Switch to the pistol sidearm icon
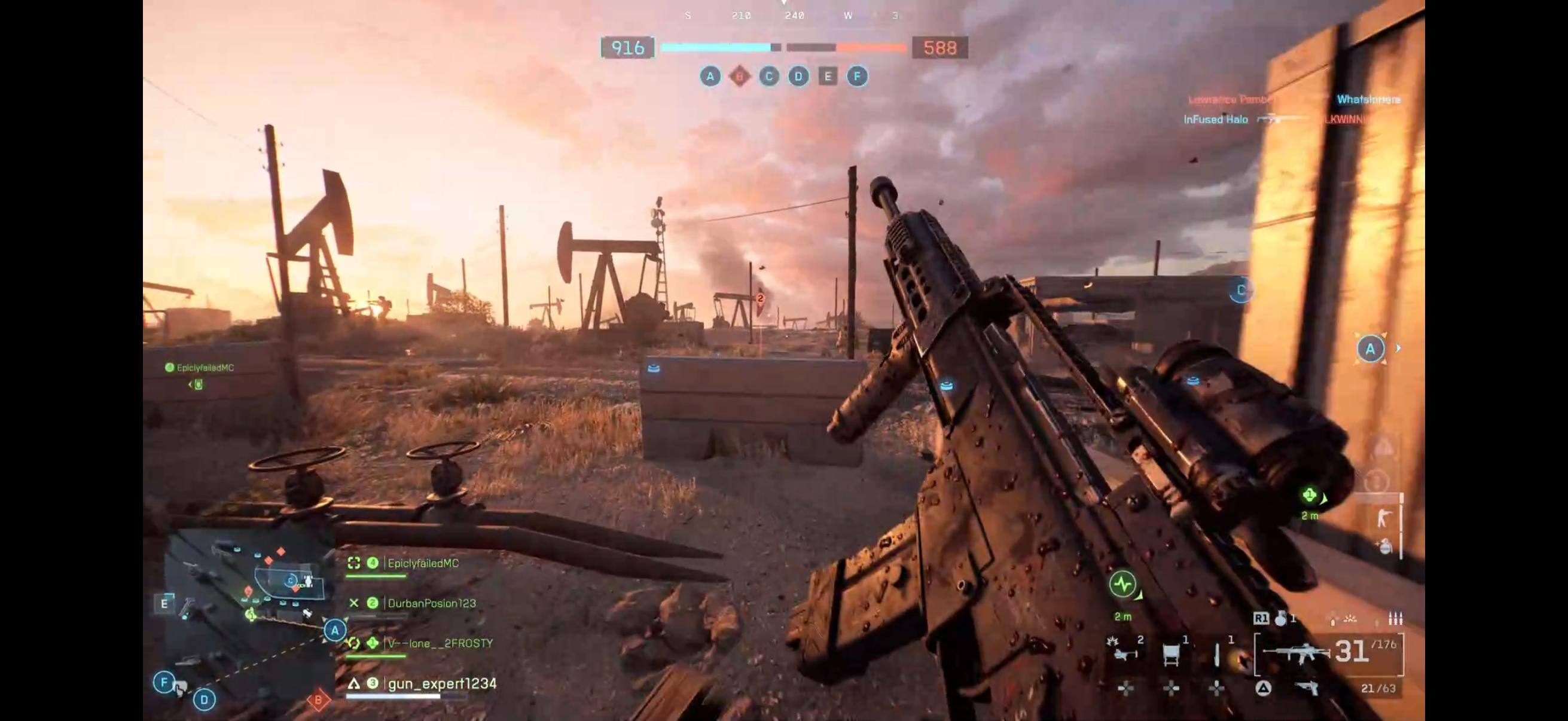The width and height of the screenshot is (1568, 721). pos(1307,688)
